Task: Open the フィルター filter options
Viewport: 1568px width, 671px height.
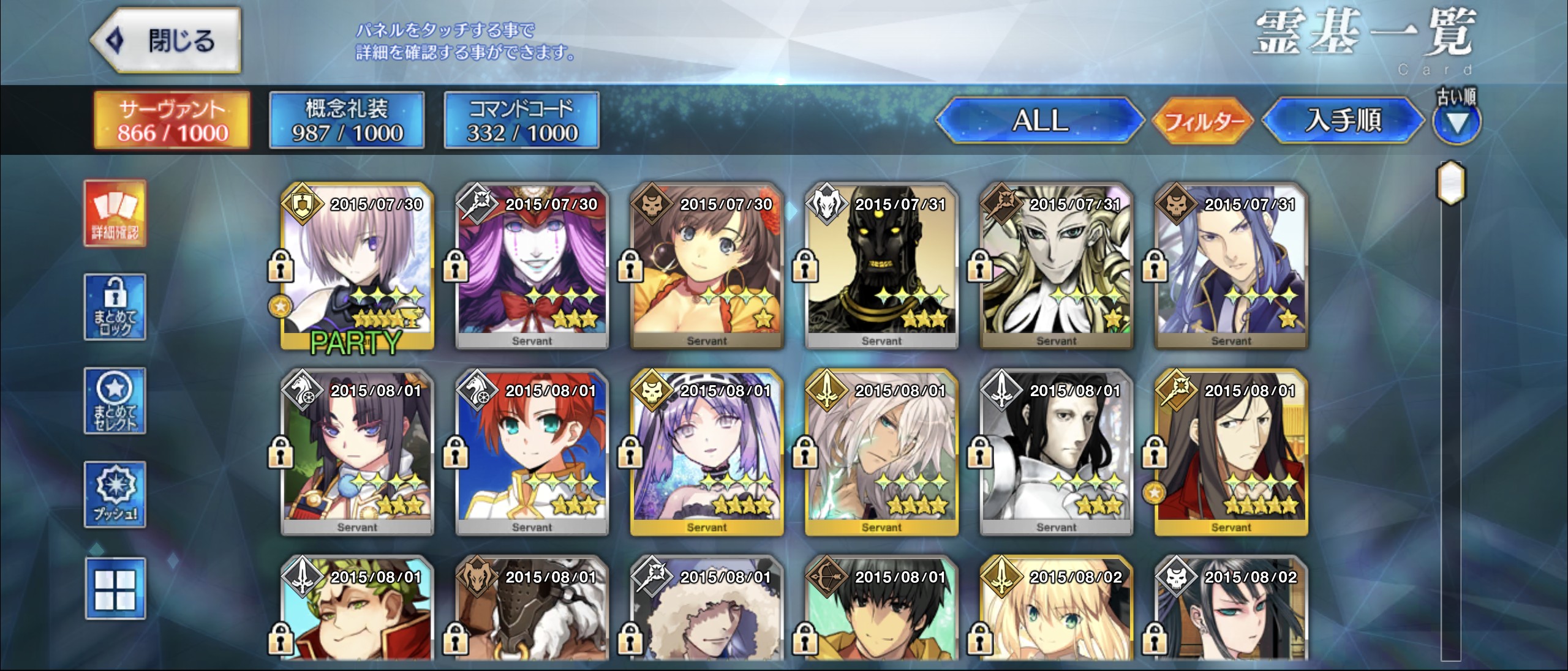Action: [1204, 121]
